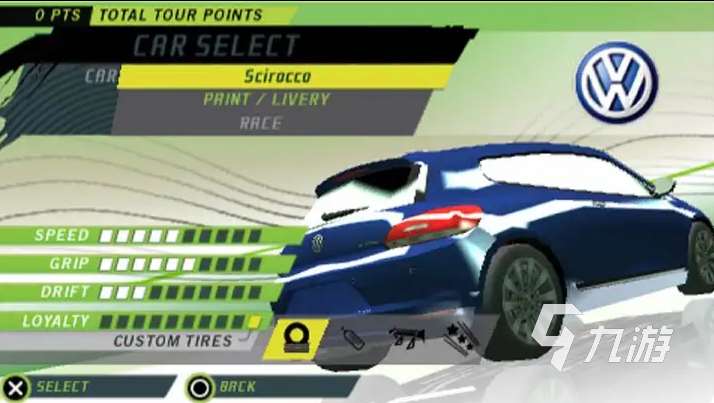Pick the nitrous bottle upgrade icon
714x403 pixels.
(353, 338)
